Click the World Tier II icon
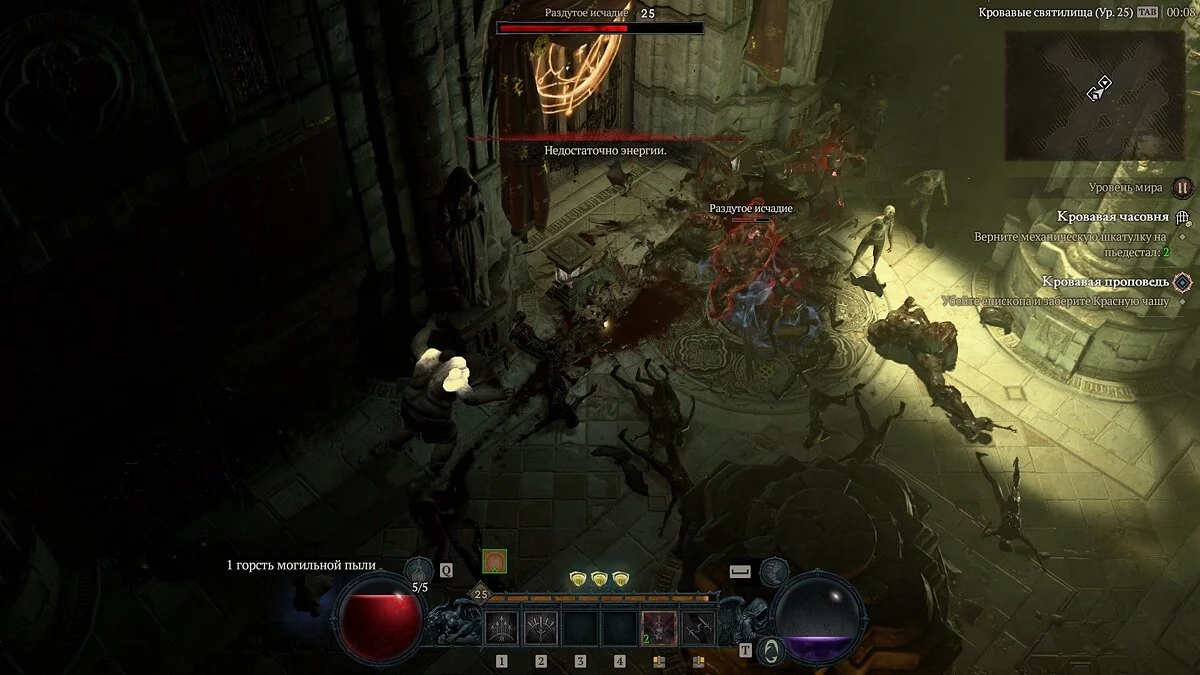 pos(1183,187)
